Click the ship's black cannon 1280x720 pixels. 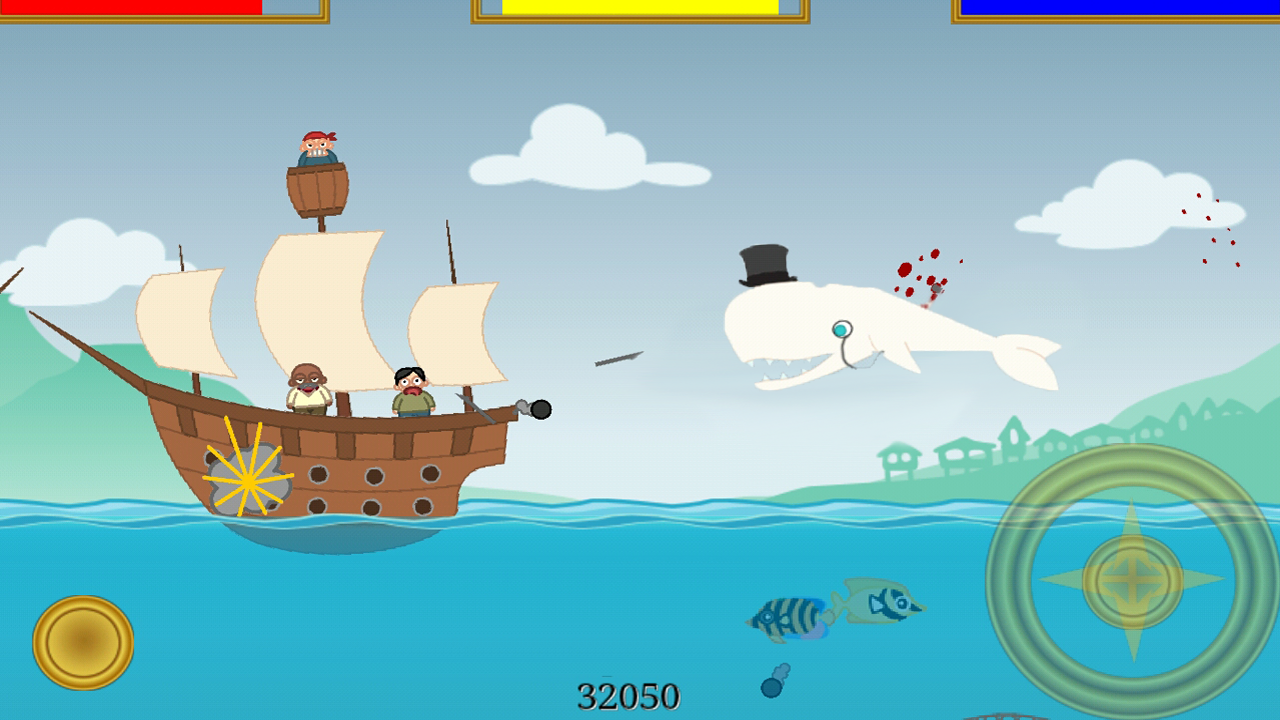(x=540, y=407)
